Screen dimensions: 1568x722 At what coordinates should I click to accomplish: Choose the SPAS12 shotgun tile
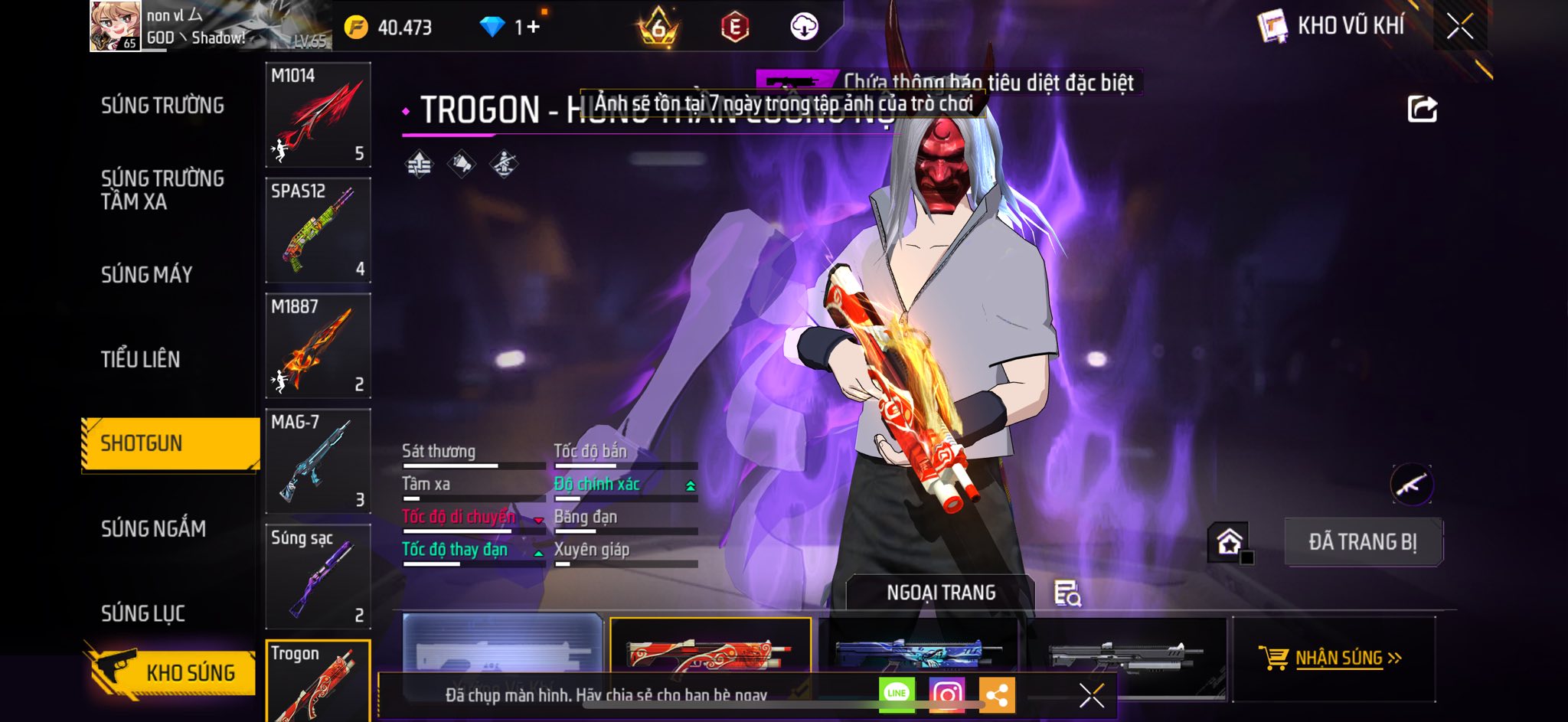(x=318, y=230)
